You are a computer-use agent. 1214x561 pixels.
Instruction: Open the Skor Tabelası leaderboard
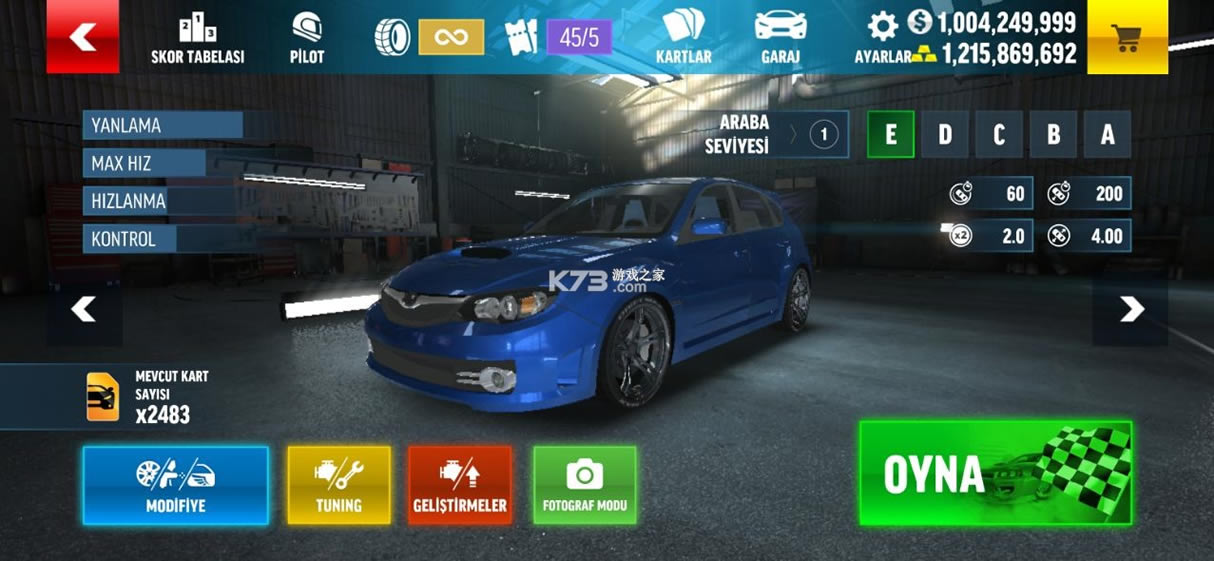click(x=197, y=38)
